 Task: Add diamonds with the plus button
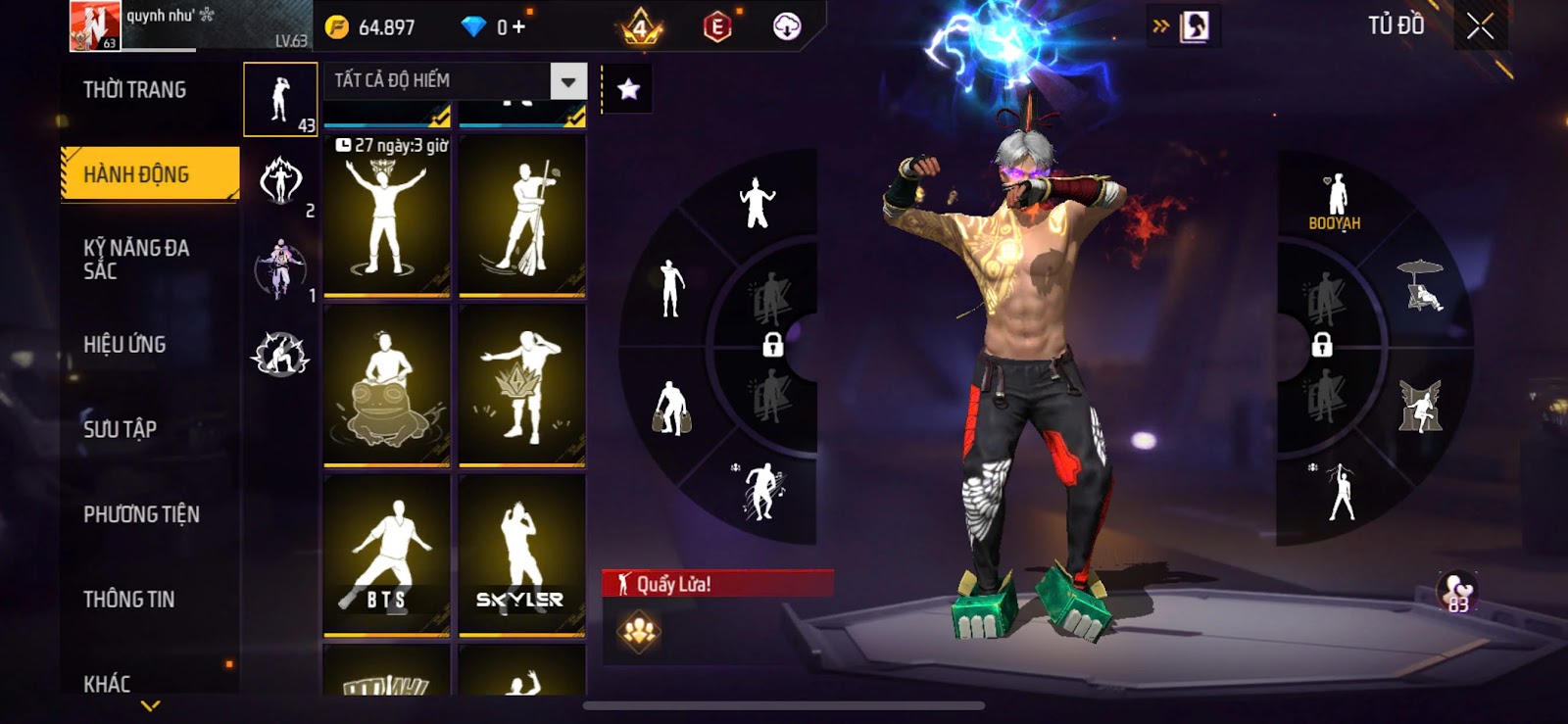pos(519,27)
